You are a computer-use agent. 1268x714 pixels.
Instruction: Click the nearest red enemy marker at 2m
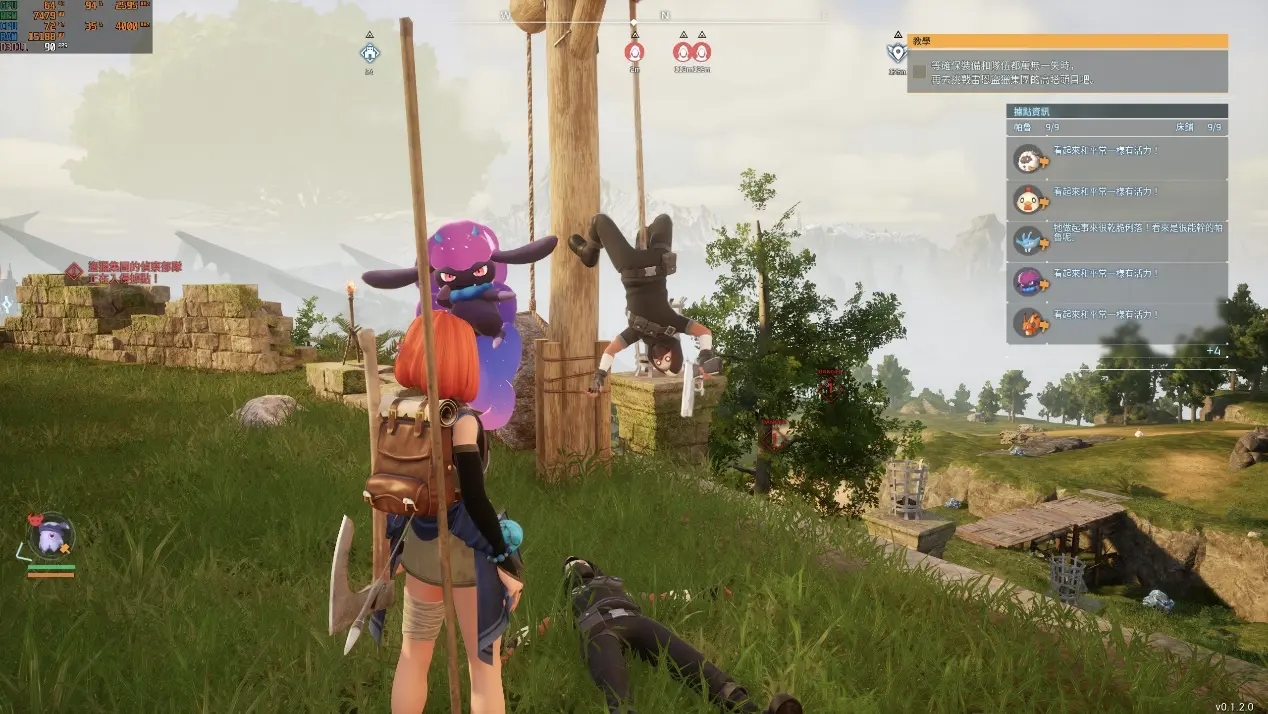click(634, 51)
